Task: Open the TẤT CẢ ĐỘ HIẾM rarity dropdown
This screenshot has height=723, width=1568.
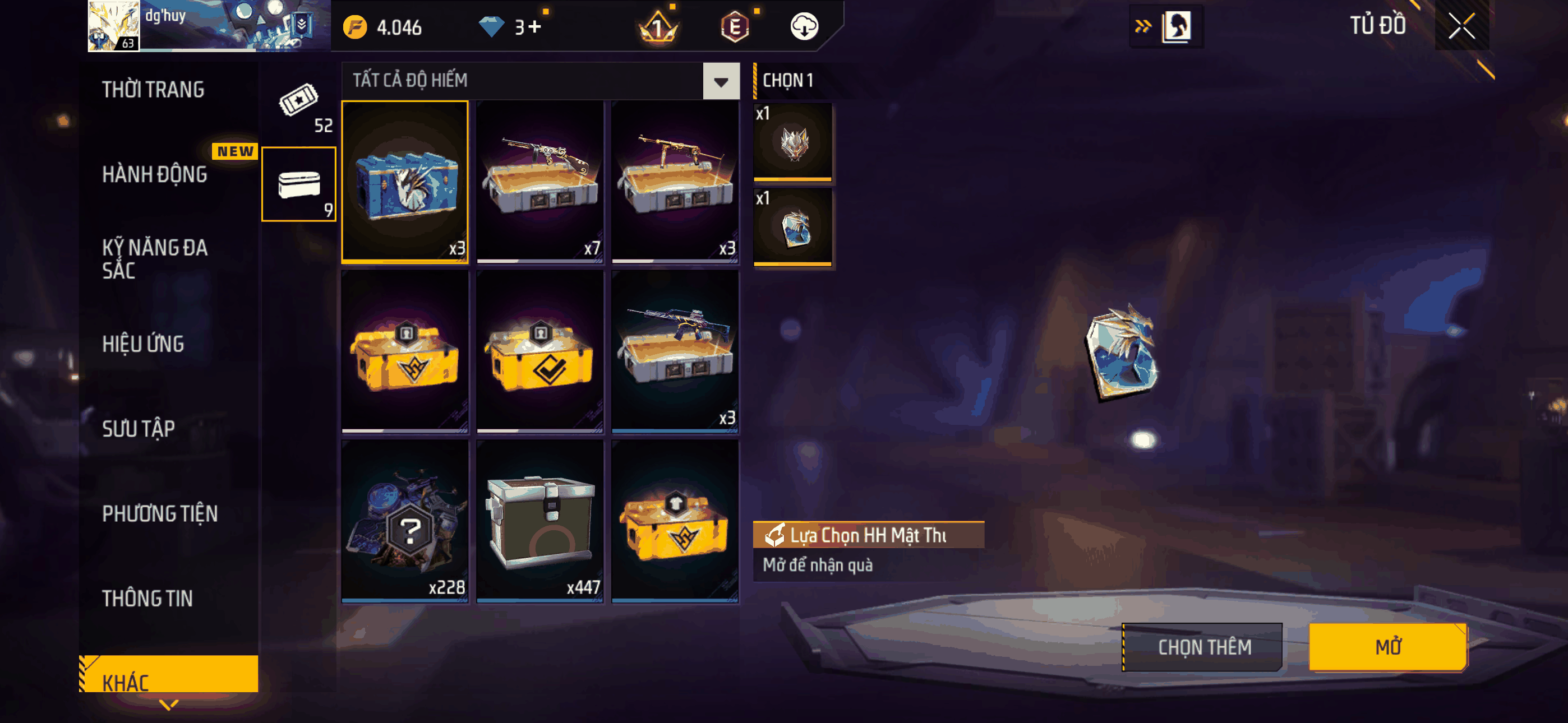Action: pos(721,81)
